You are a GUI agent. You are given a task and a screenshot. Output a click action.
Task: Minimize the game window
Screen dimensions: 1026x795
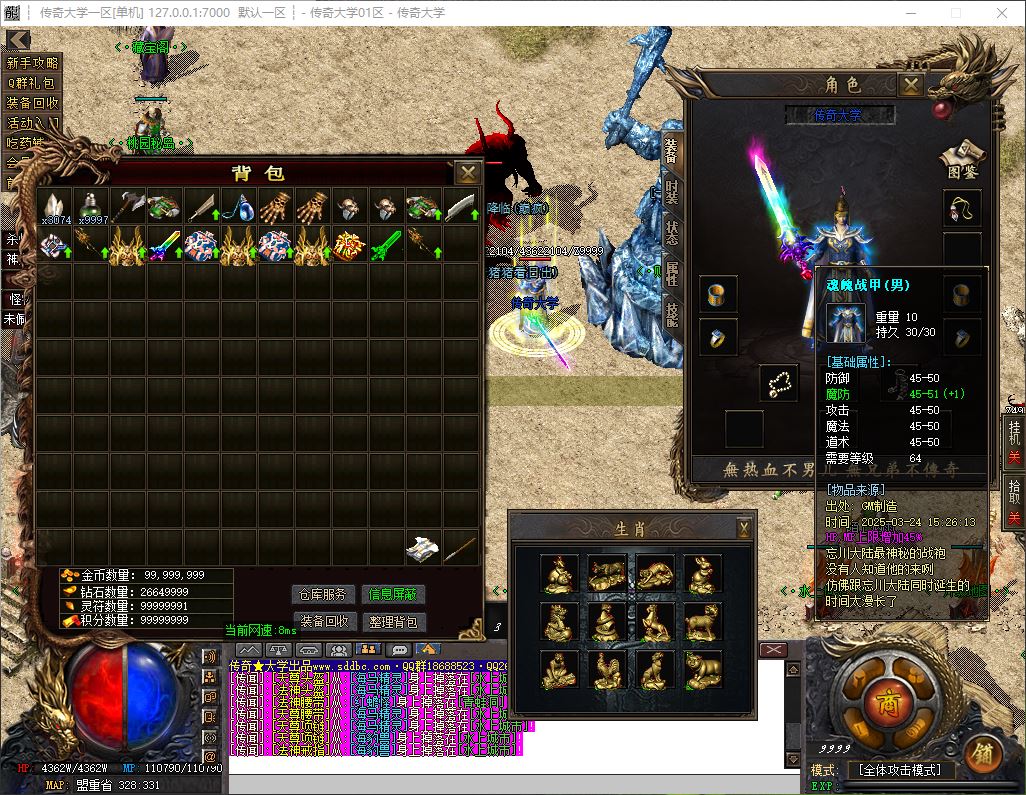pyautogui.click(x=908, y=13)
